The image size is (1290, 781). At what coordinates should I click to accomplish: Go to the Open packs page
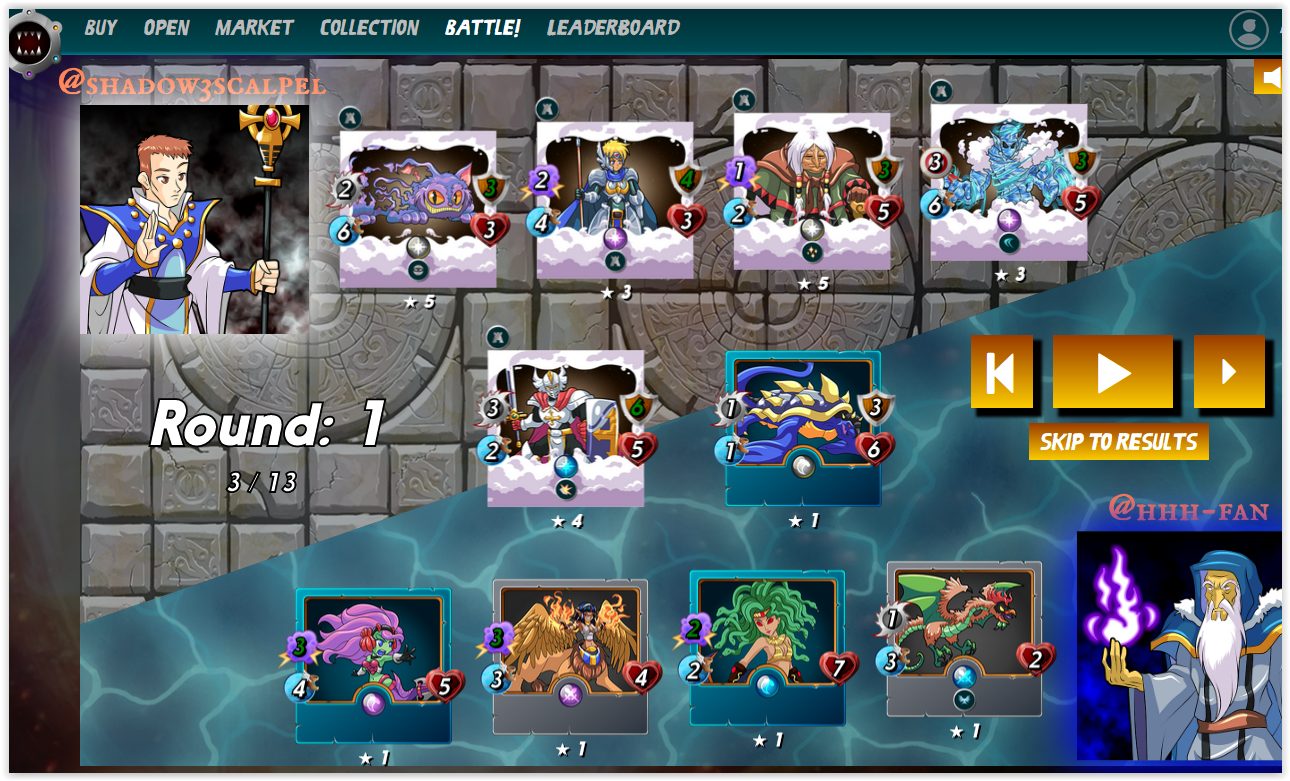(x=166, y=28)
